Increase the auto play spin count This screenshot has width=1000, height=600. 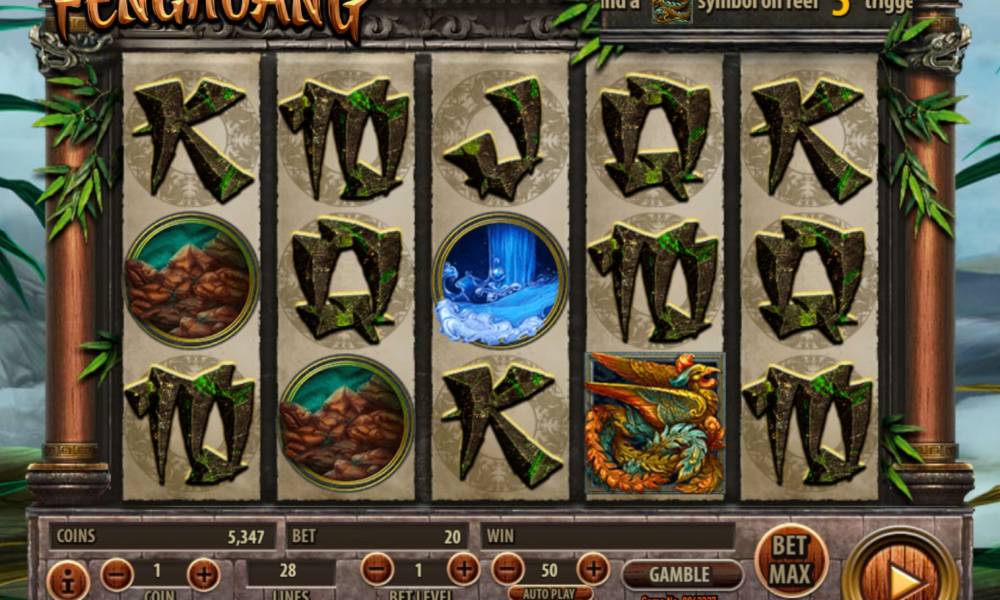tap(593, 569)
